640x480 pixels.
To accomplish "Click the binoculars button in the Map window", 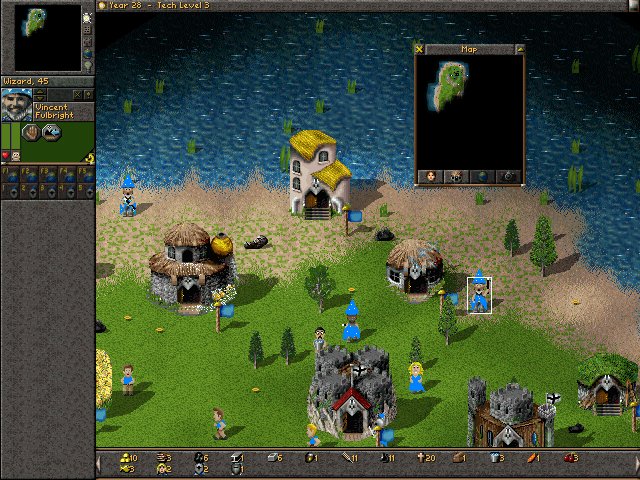I will tap(456, 176).
